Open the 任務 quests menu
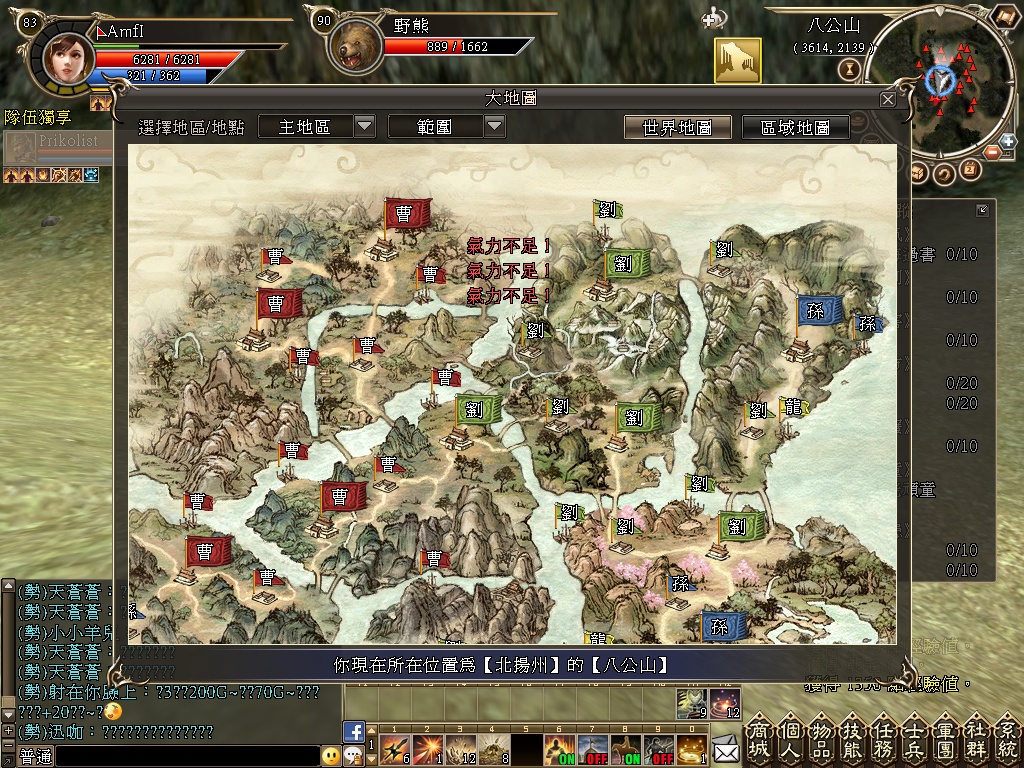Viewport: 1024px width, 768px height. tap(884, 738)
